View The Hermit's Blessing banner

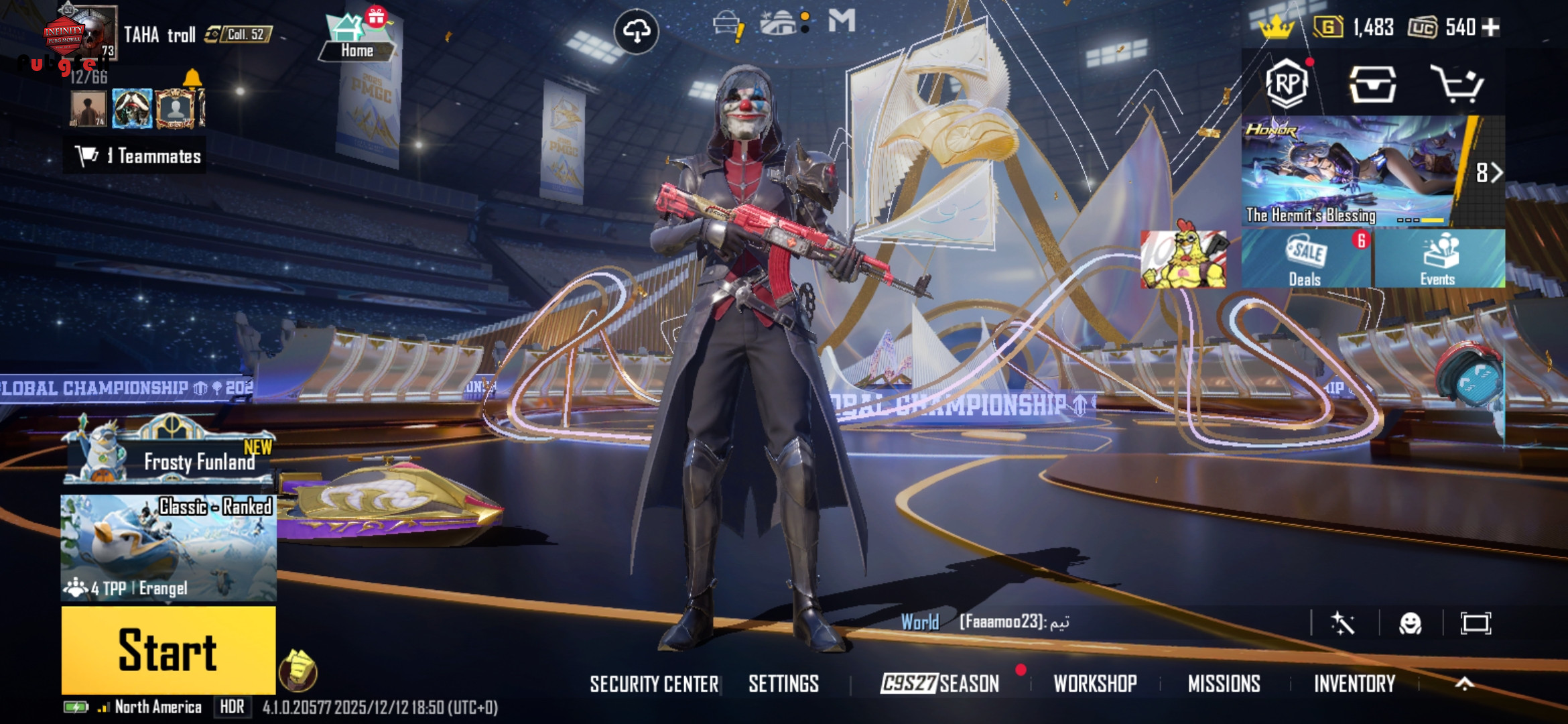[x=1350, y=171]
